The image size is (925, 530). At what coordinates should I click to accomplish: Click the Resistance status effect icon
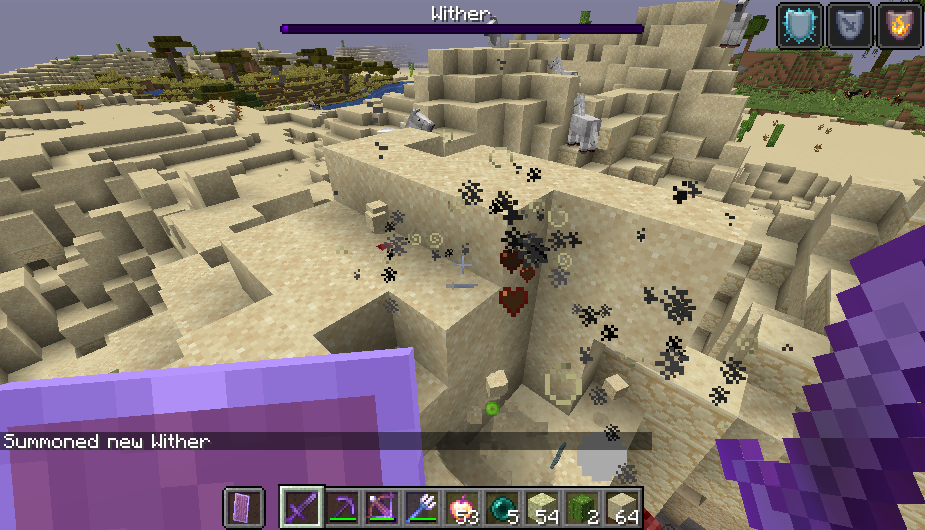click(849, 25)
